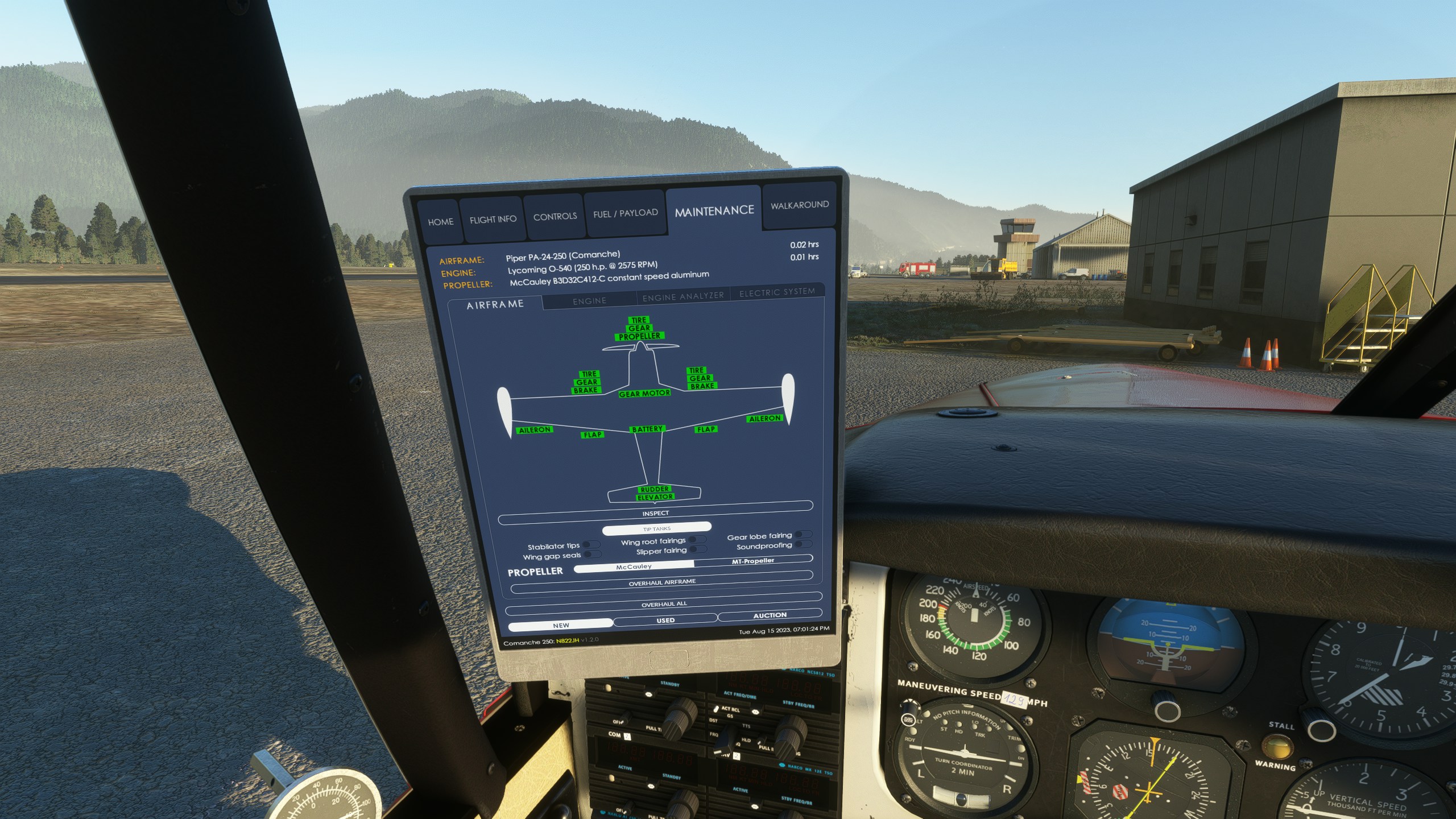Image resolution: width=1456 pixels, height=819 pixels.
Task: Switch to the FLIGHT INFO tab
Action: [493, 220]
